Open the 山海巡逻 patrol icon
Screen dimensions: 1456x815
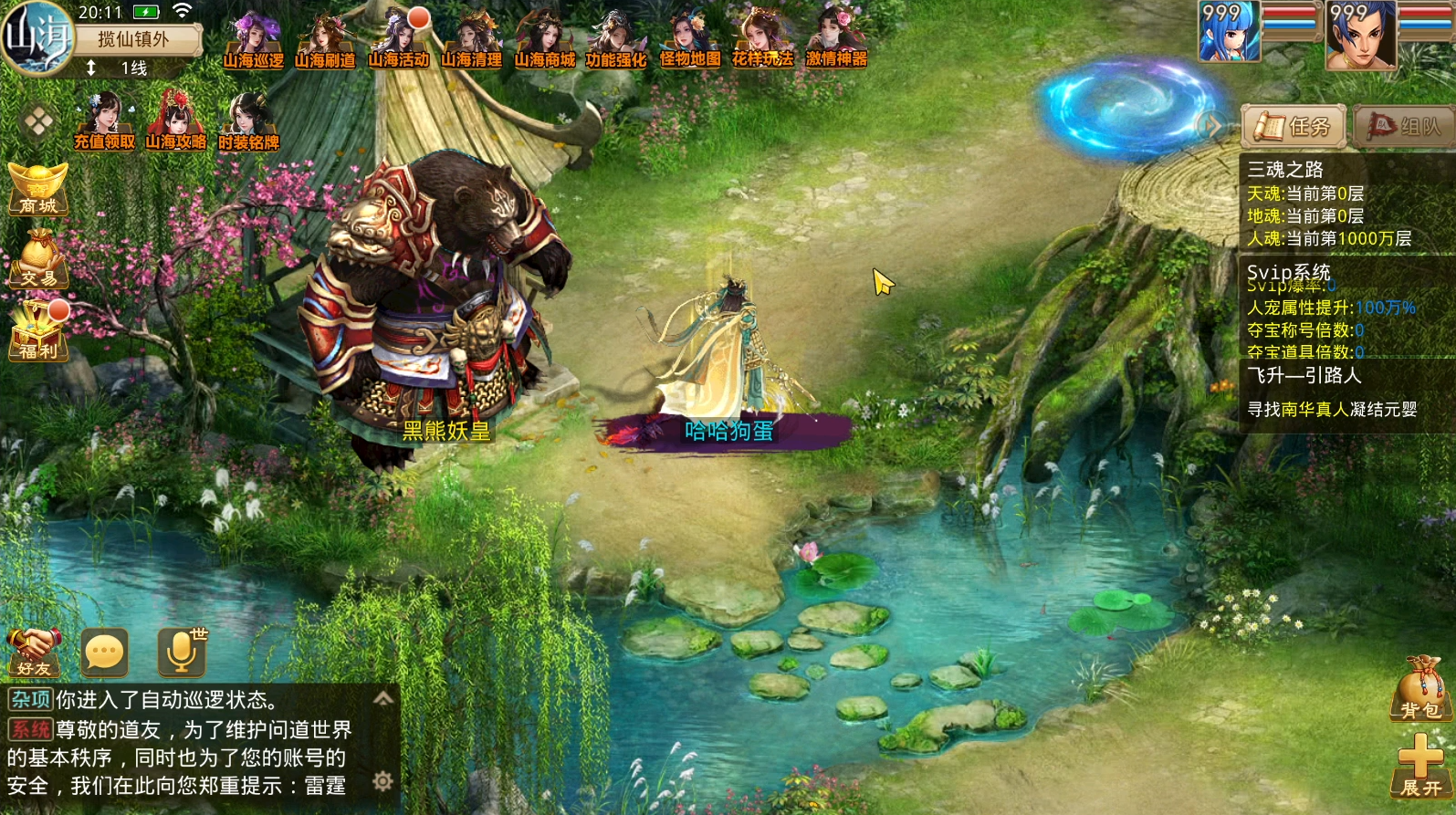click(253, 41)
